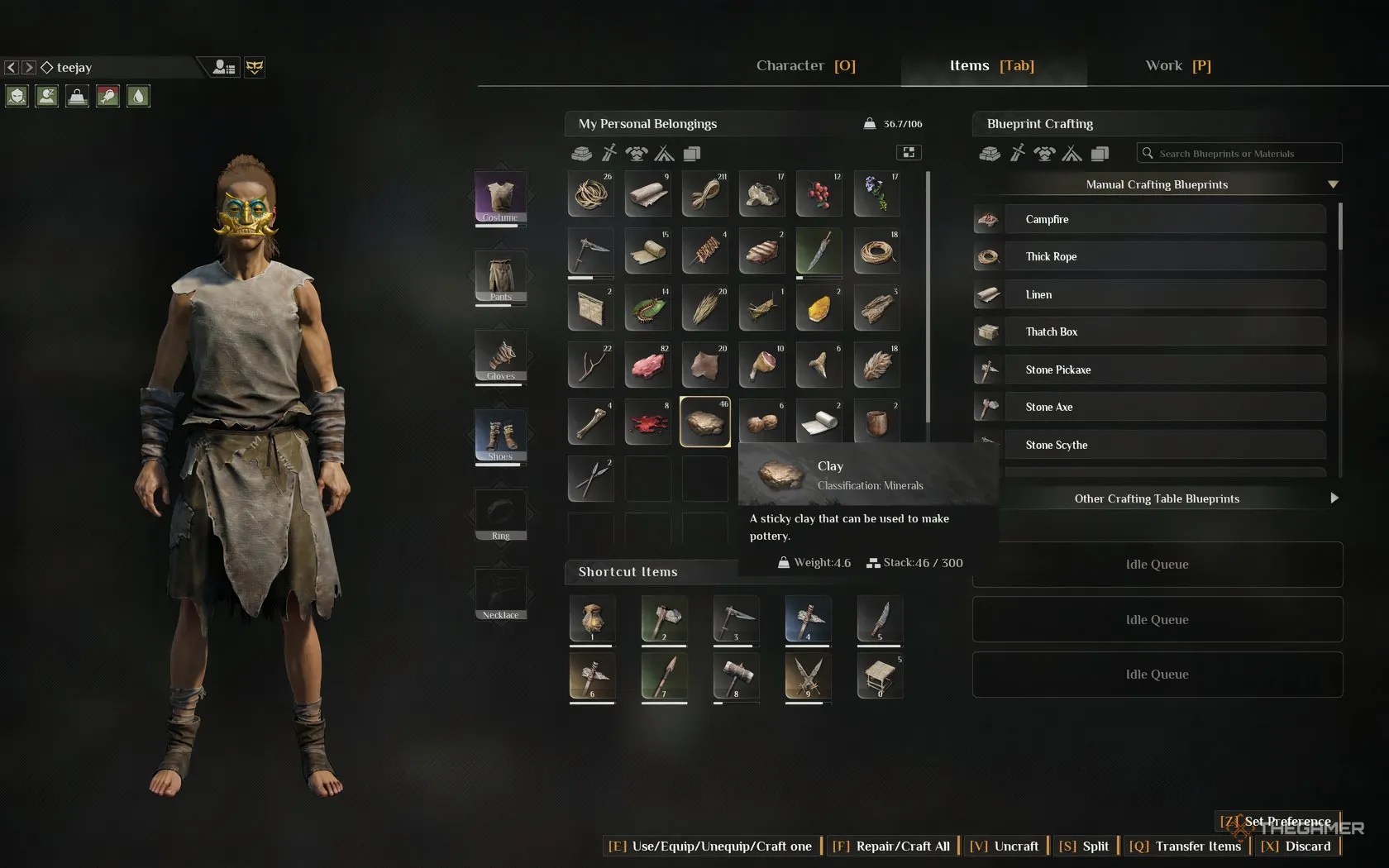Filter belongings by the armor category icon
This screenshot has height=868, width=1389.
pyautogui.click(x=636, y=154)
